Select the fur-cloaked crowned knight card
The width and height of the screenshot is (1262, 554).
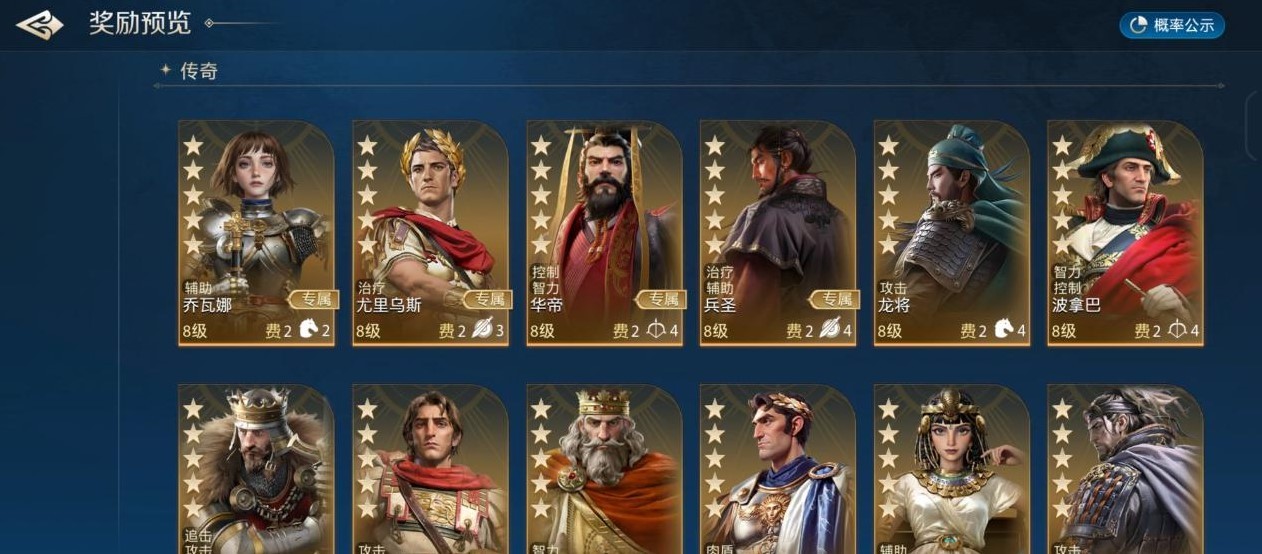coord(256,470)
